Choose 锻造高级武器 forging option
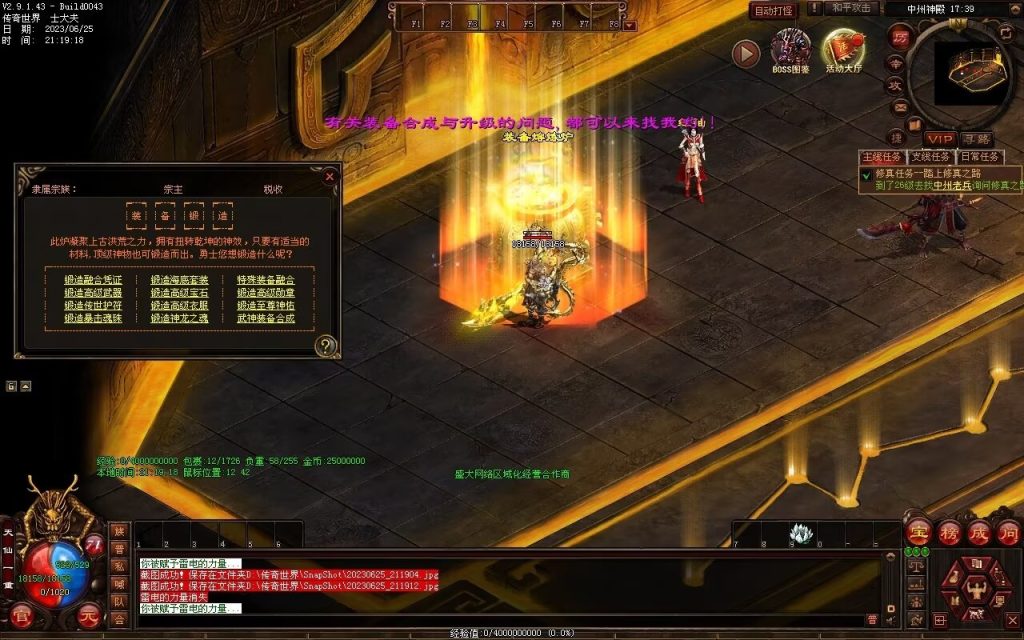 click(x=93, y=293)
